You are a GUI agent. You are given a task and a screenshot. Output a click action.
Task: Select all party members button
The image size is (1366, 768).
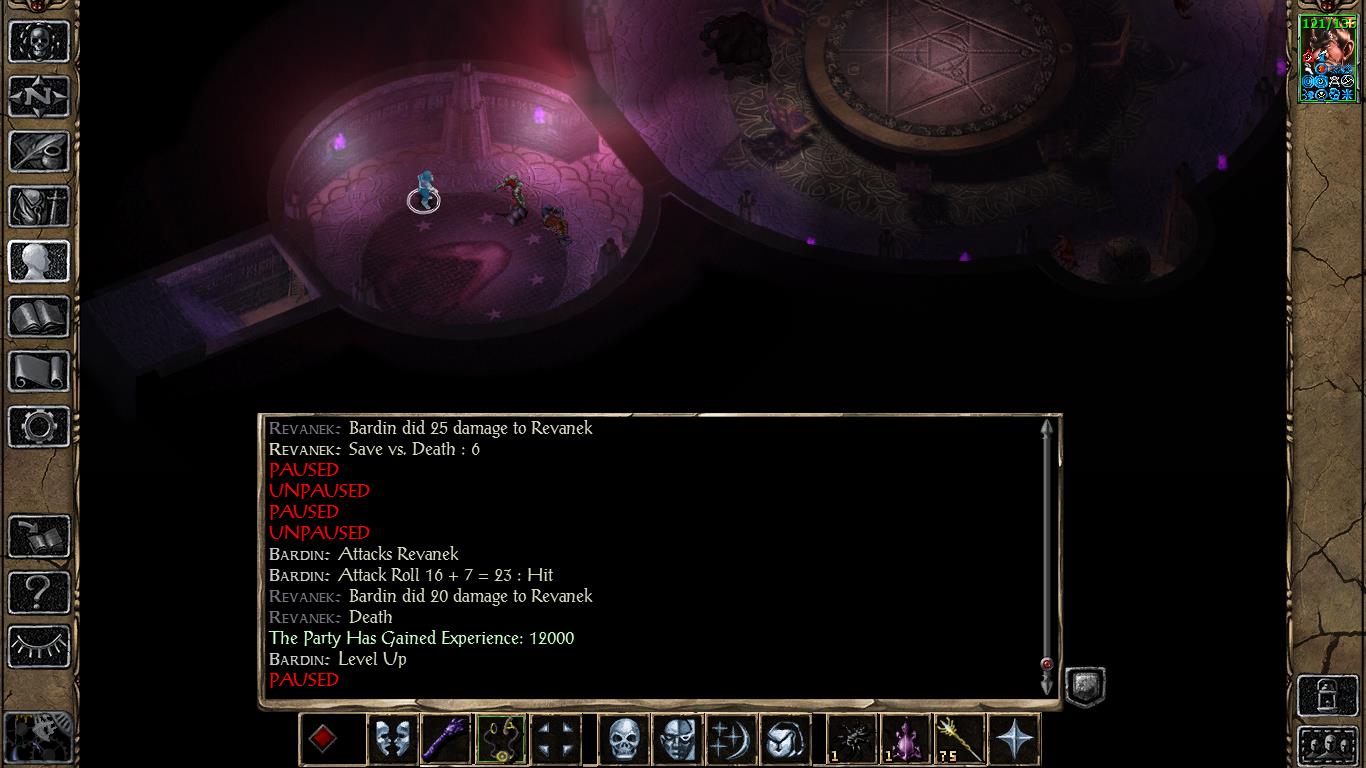coord(1327,746)
